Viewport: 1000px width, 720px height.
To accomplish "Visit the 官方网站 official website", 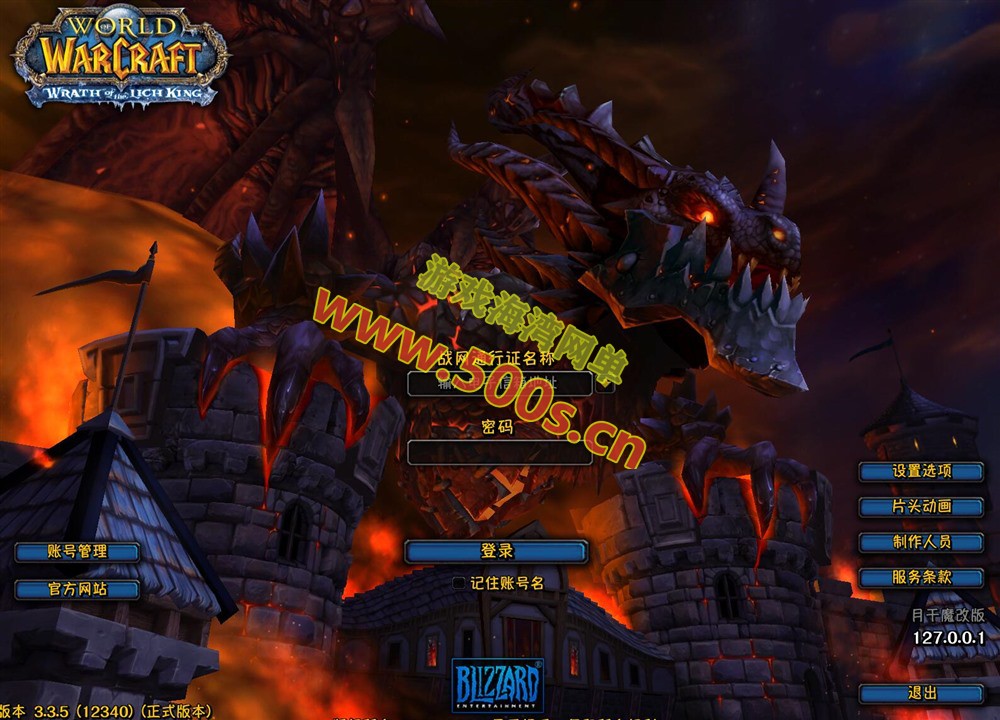I will point(77,589).
